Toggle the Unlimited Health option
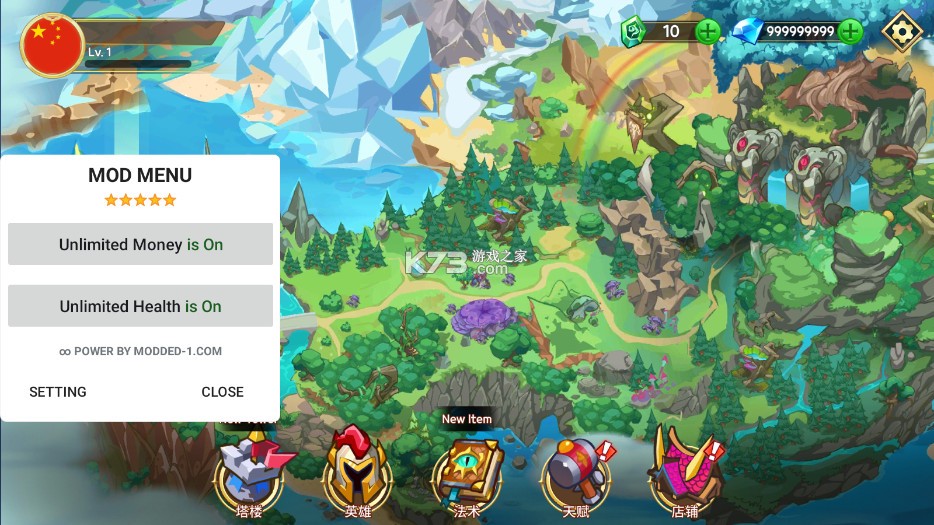The height and width of the screenshot is (525, 934). (x=140, y=306)
